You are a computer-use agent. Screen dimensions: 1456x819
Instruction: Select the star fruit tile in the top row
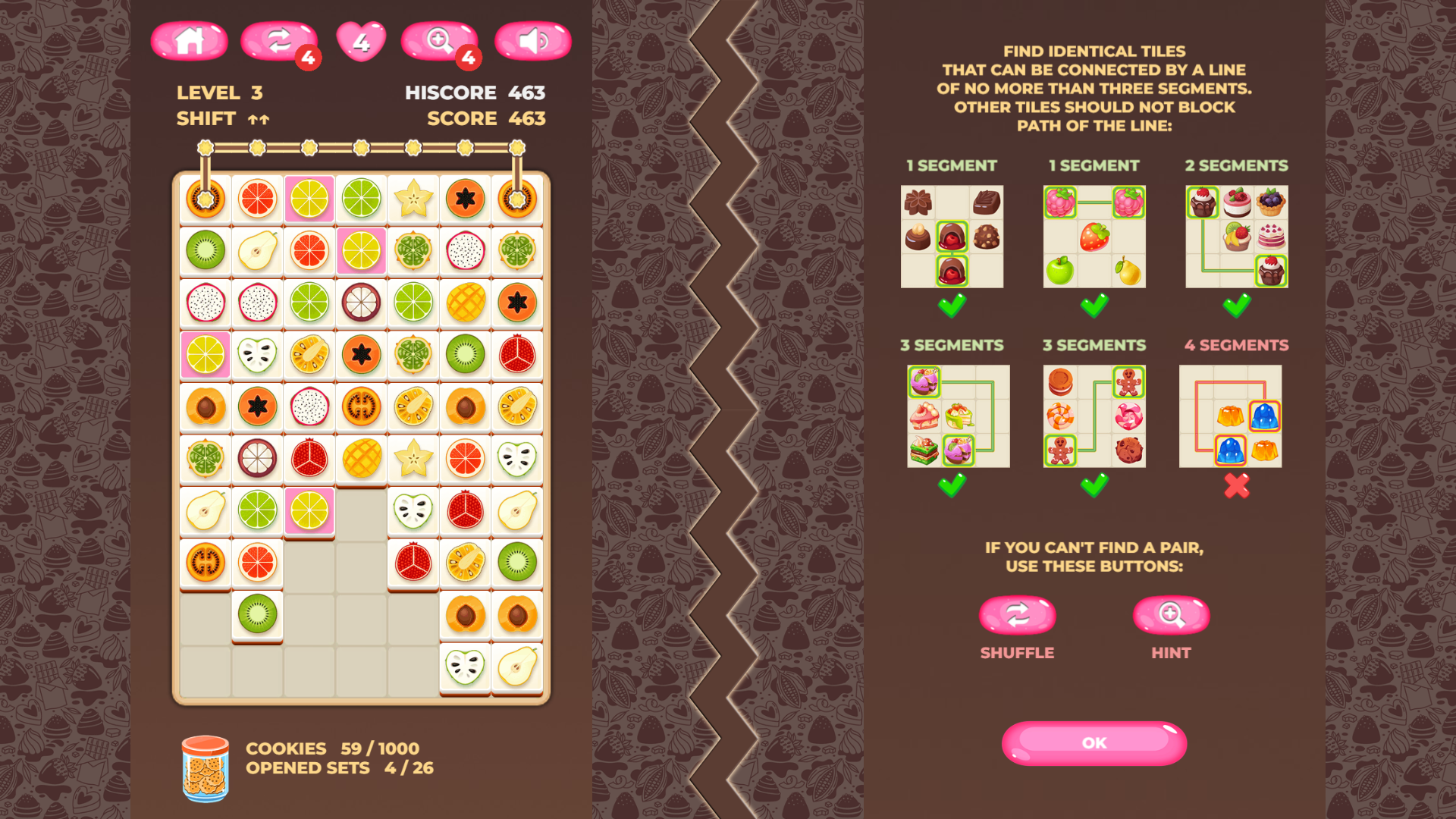click(x=413, y=199)
